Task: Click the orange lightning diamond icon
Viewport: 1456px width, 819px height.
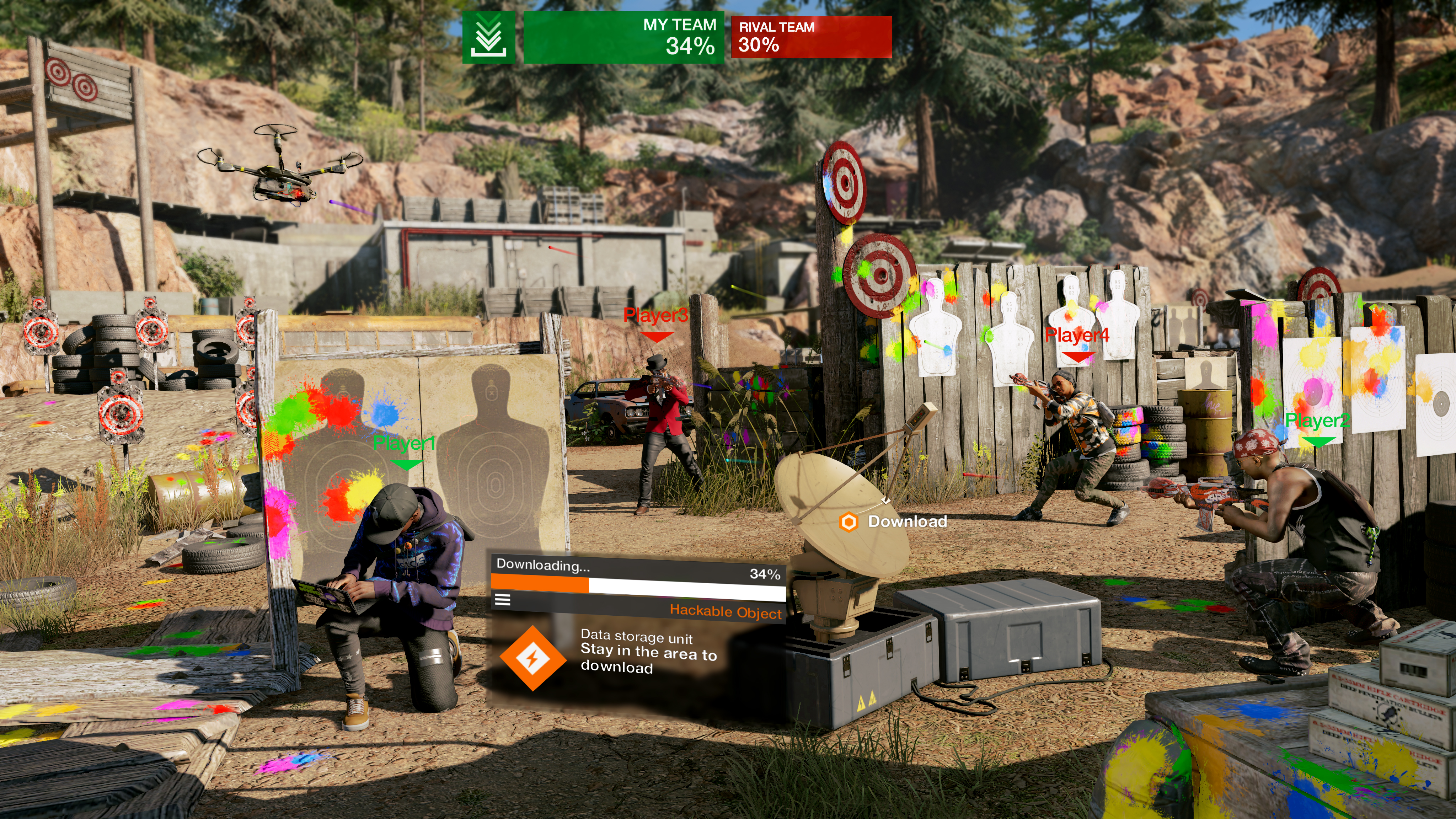Action: [x=532, y=658]
